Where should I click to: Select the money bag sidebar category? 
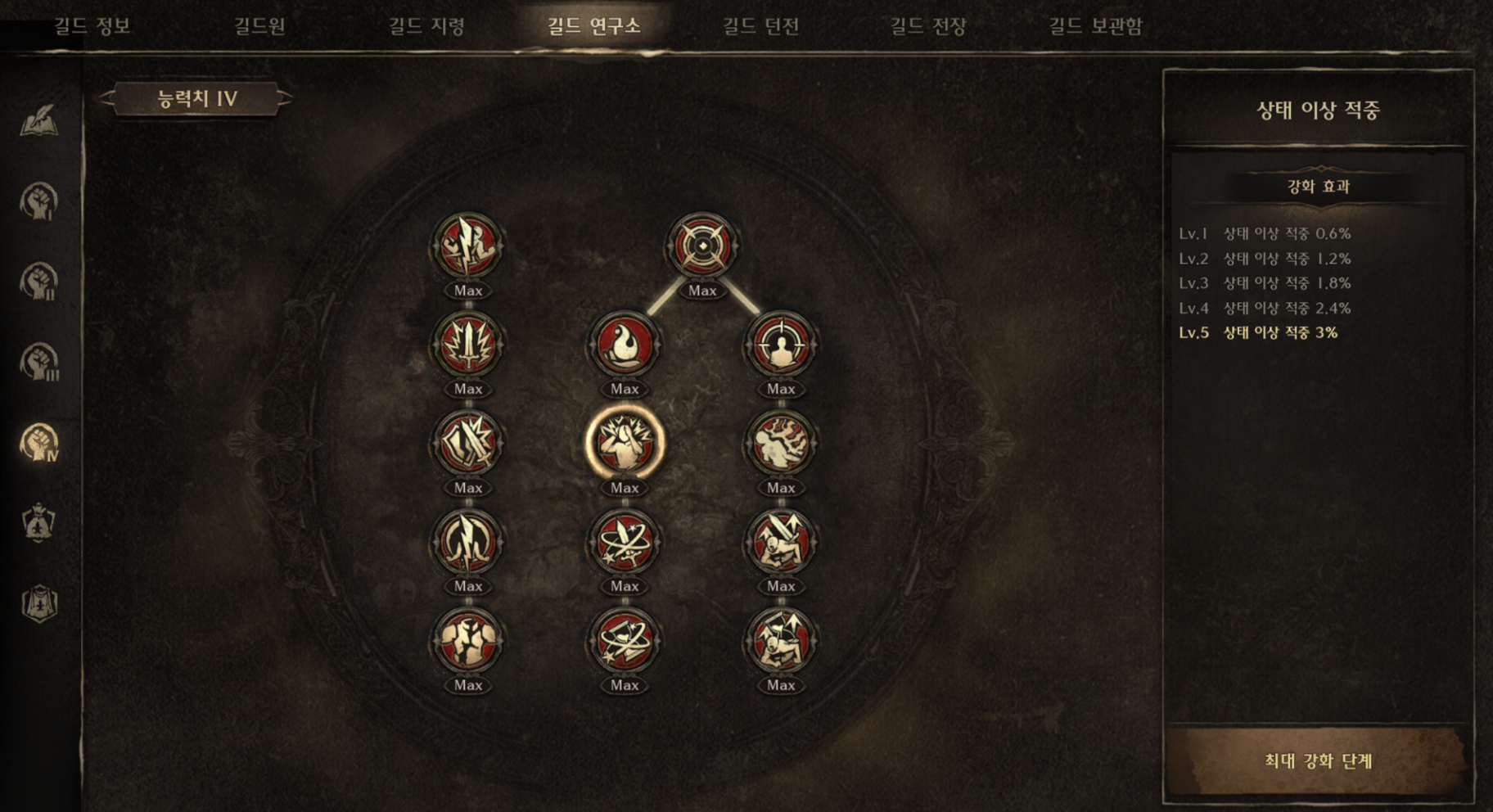[x=38, y=523]
